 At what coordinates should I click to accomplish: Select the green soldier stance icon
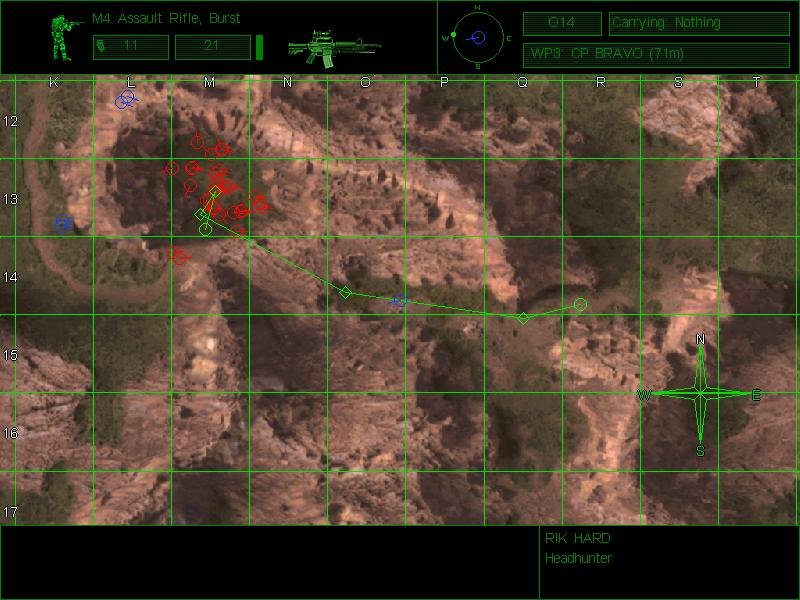click(x=66, y=38)
